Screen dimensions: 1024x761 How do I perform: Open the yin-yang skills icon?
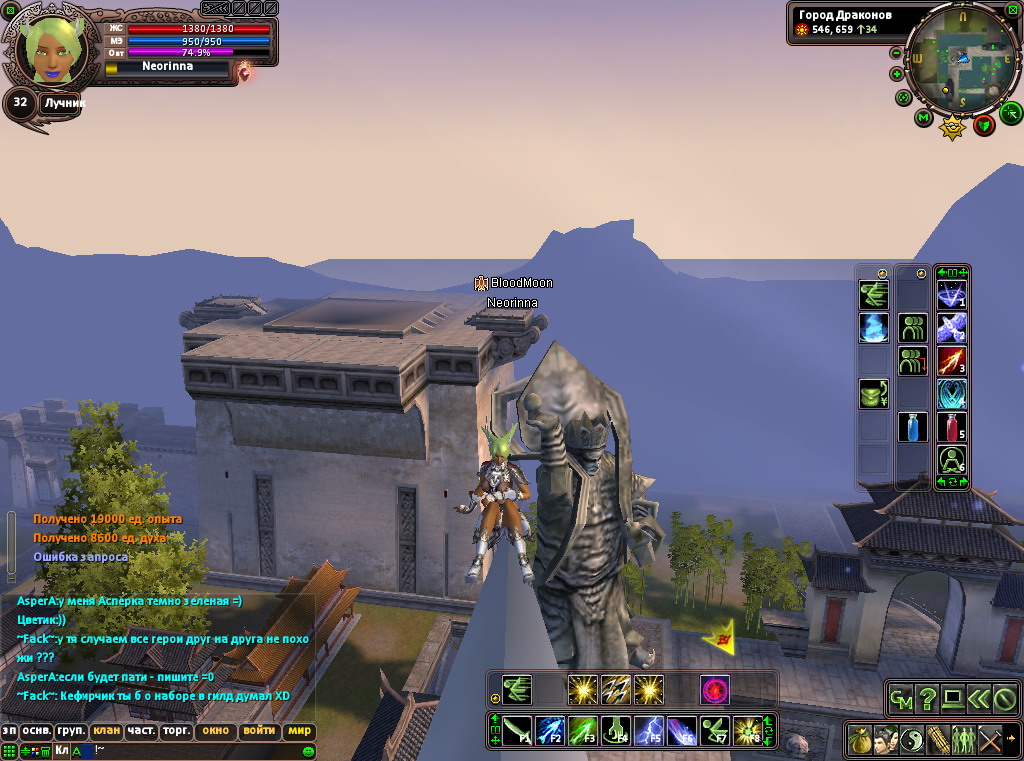912,740
